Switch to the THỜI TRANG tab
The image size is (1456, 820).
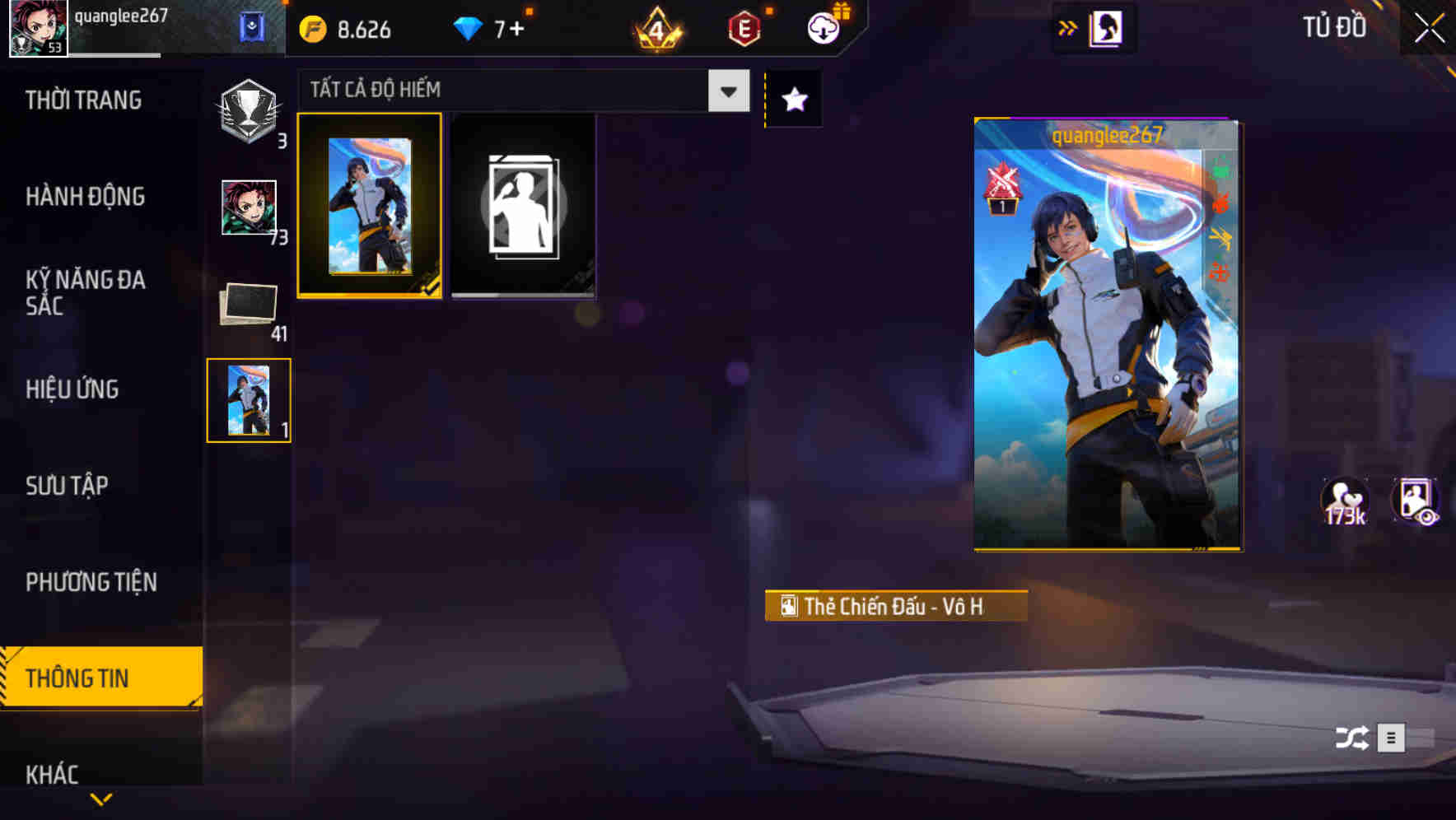tap(82, 100)
